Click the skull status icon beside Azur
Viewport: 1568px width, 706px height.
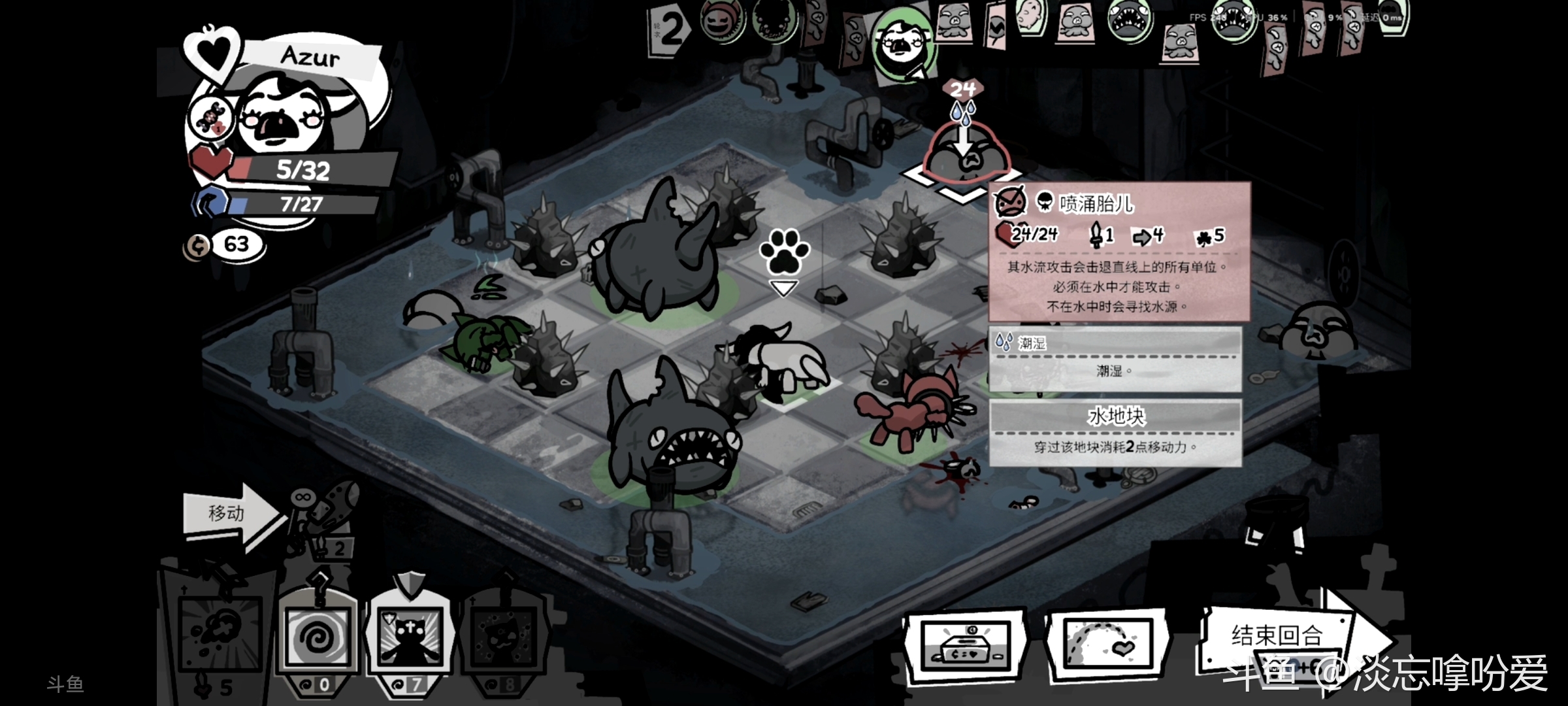210,119
